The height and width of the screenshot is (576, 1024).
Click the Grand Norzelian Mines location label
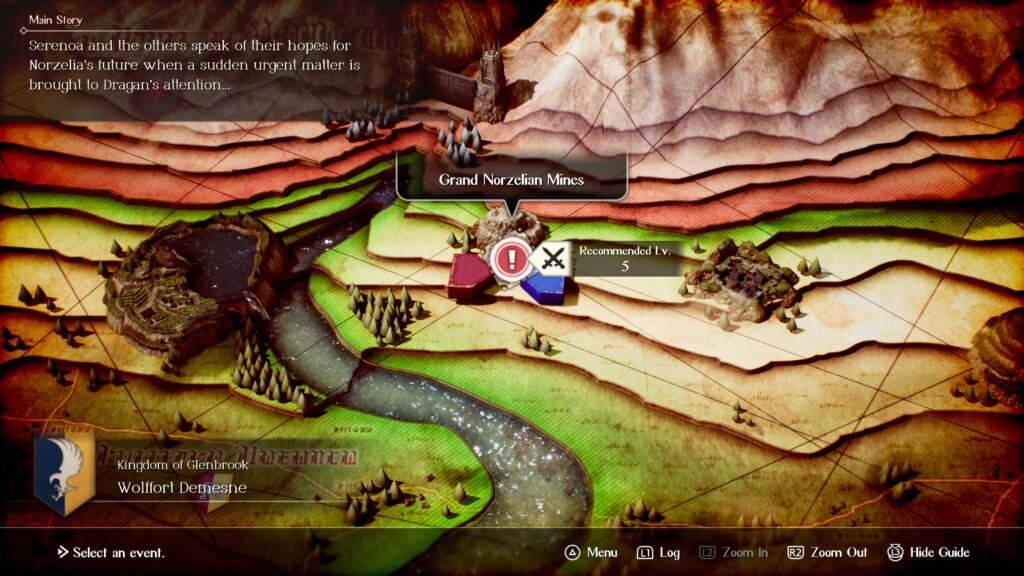tap(511, 180)
